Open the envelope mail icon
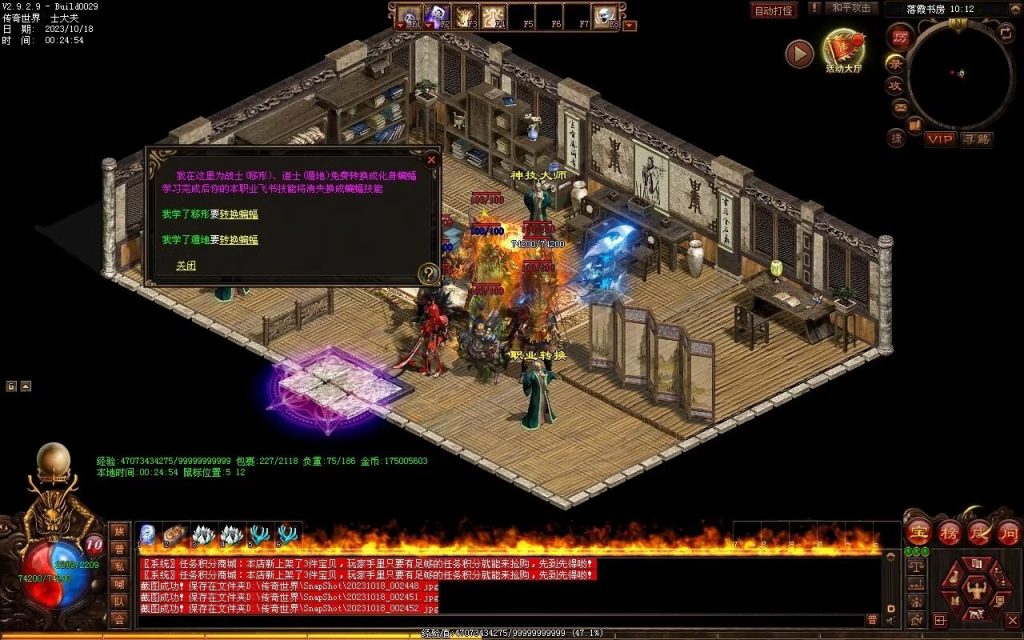The width and height of the screenshot is (1024, 640). (x=899, y=108)
